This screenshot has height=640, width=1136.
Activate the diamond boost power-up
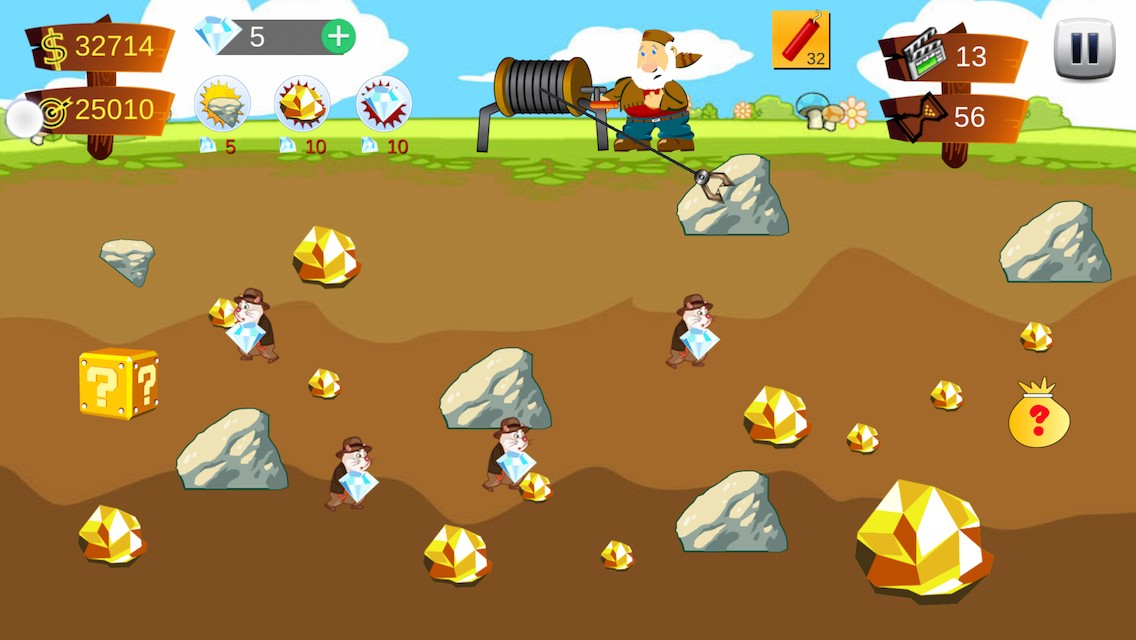tap(384, 104)
